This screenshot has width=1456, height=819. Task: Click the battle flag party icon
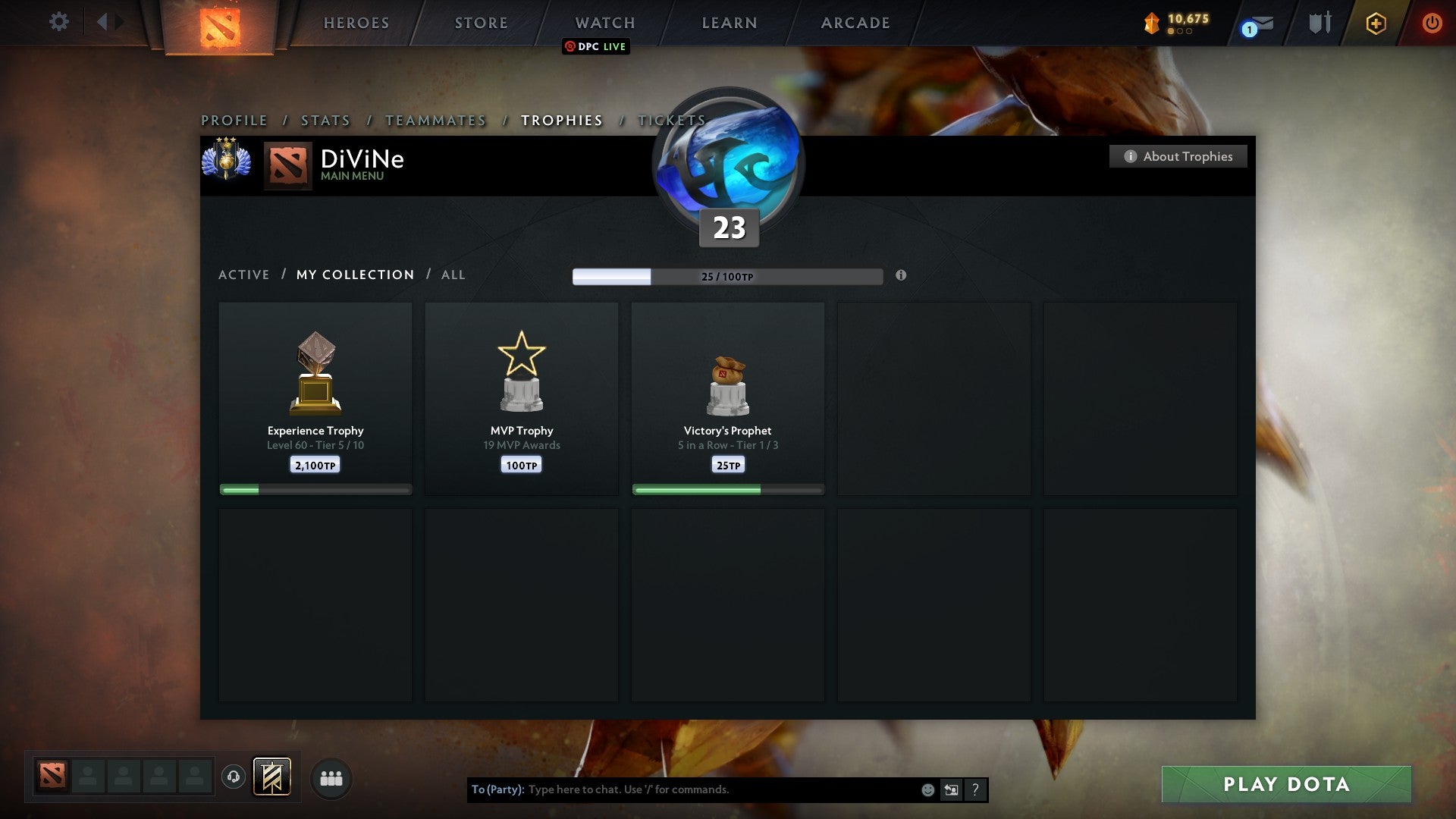tap(271, 777)
